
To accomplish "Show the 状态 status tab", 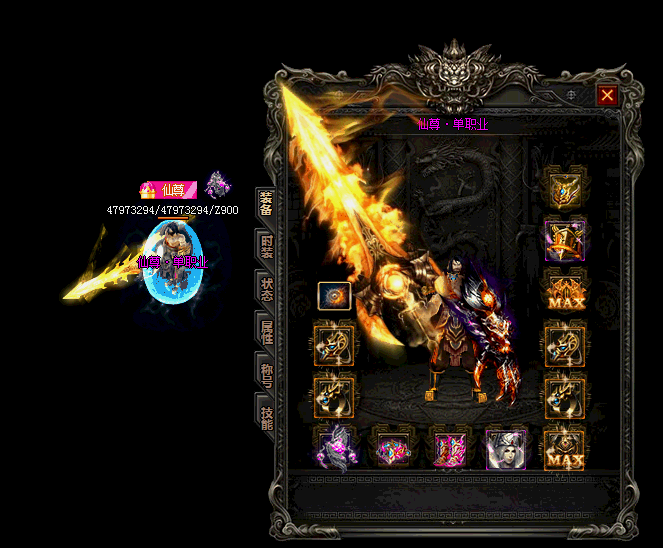I will coord(266,290).
